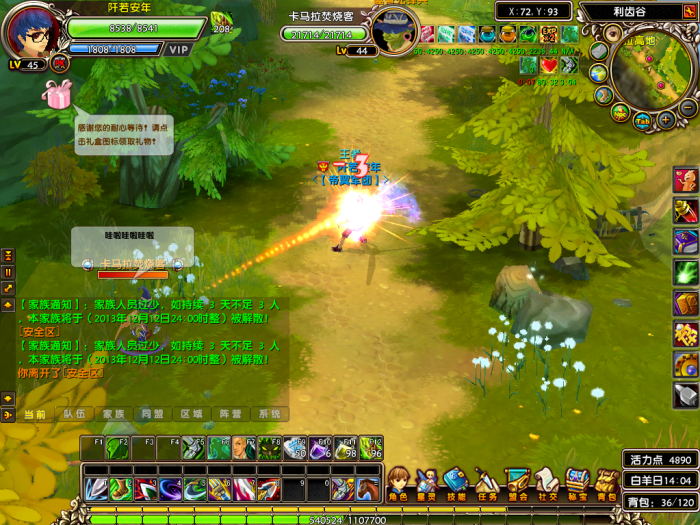The image size is (700, 525).
Task: Click the world globe icon beside minimap
Action: [x=598, y=73]
